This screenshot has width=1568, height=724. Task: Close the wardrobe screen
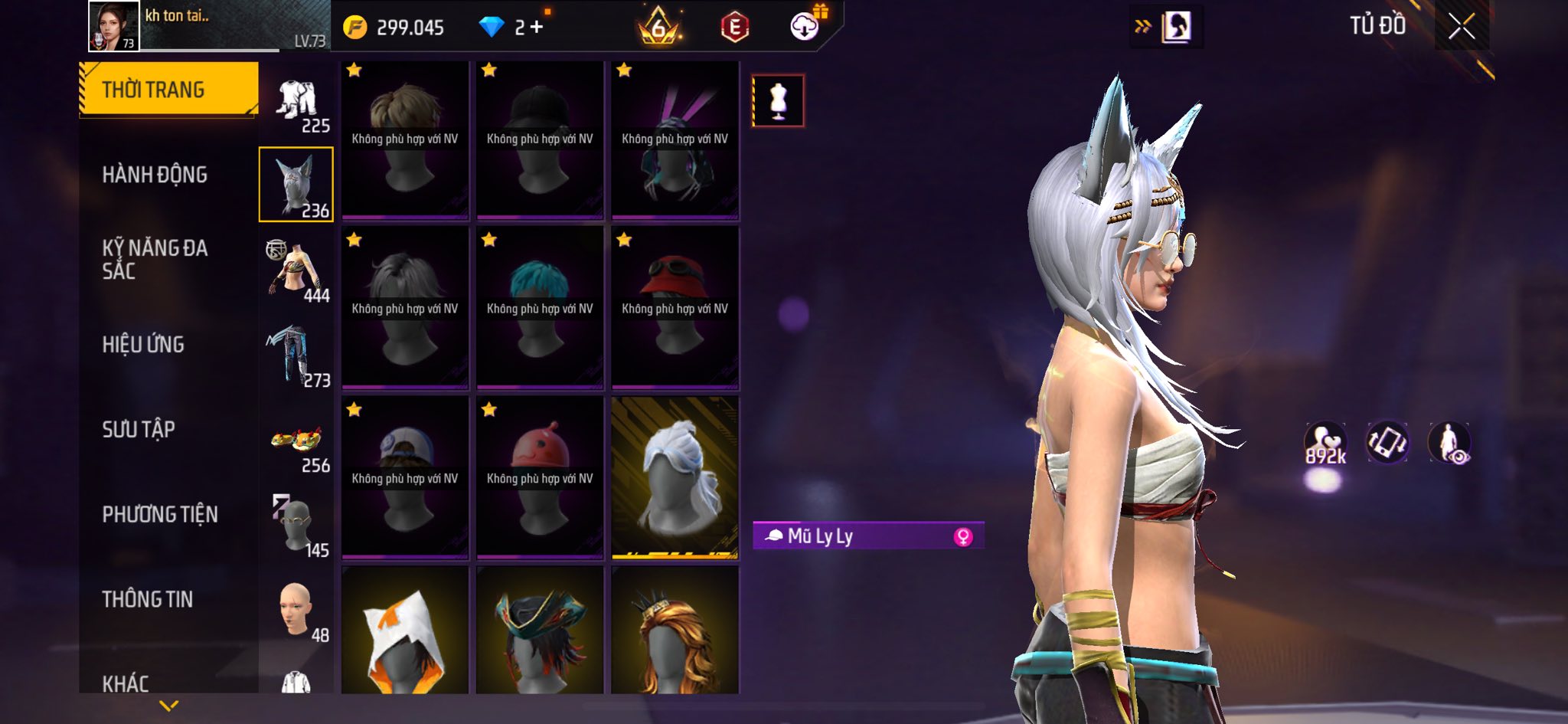tap(1461, 27)
